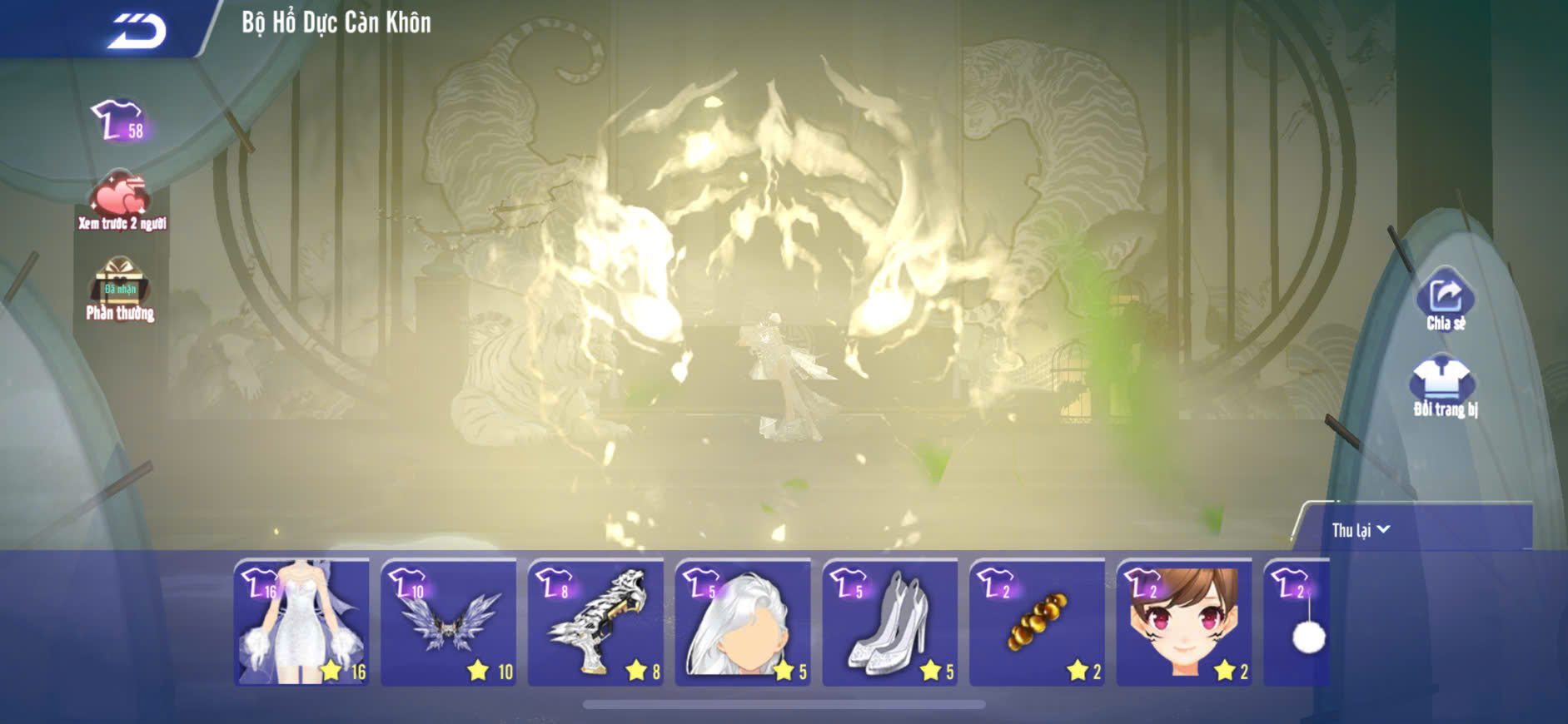Open the Phần thưởng reward chest

(x=120, y=288)
